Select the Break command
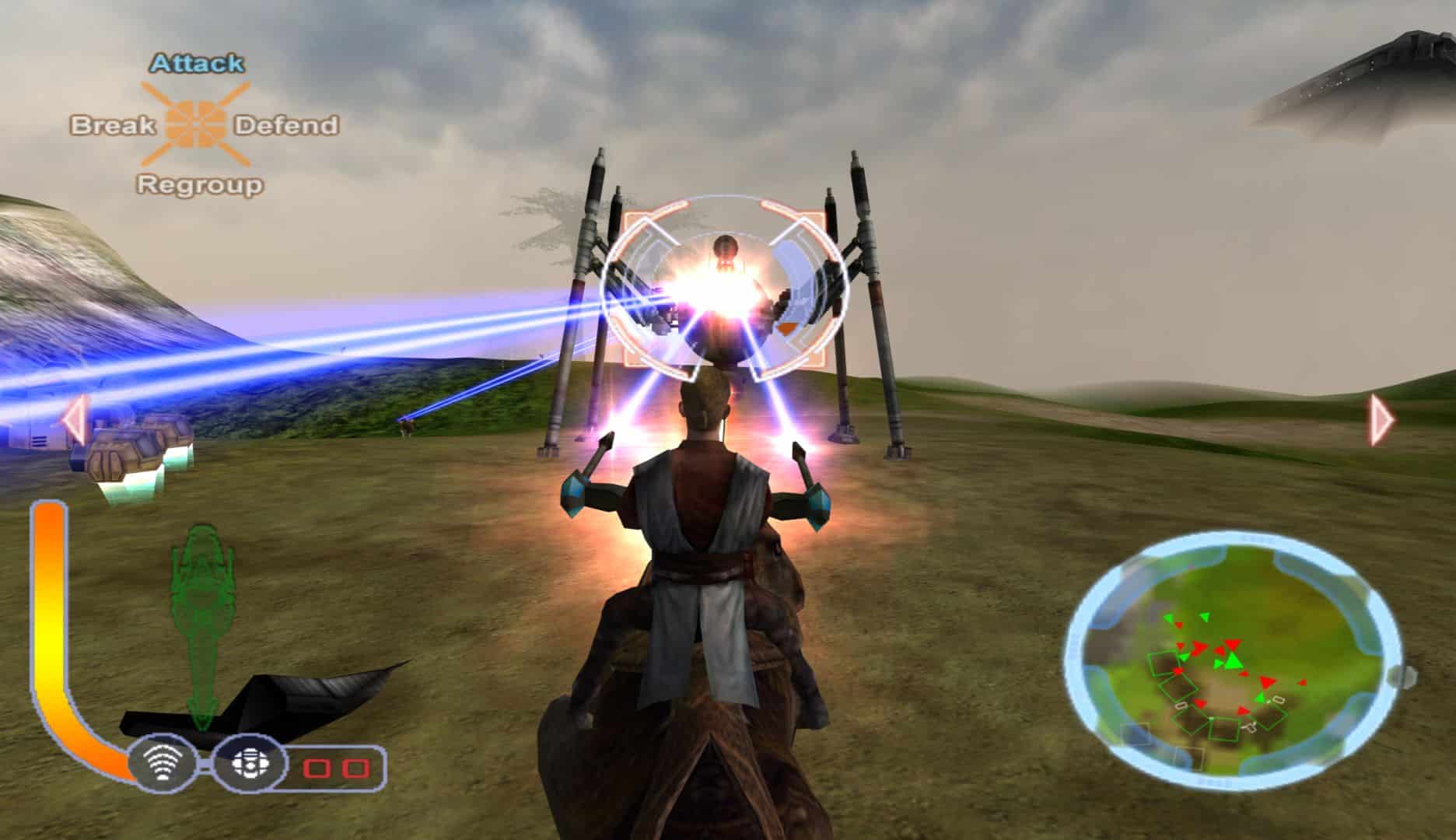The height and width of the screenshot is (840, 1456). click(x=114, y=125)
